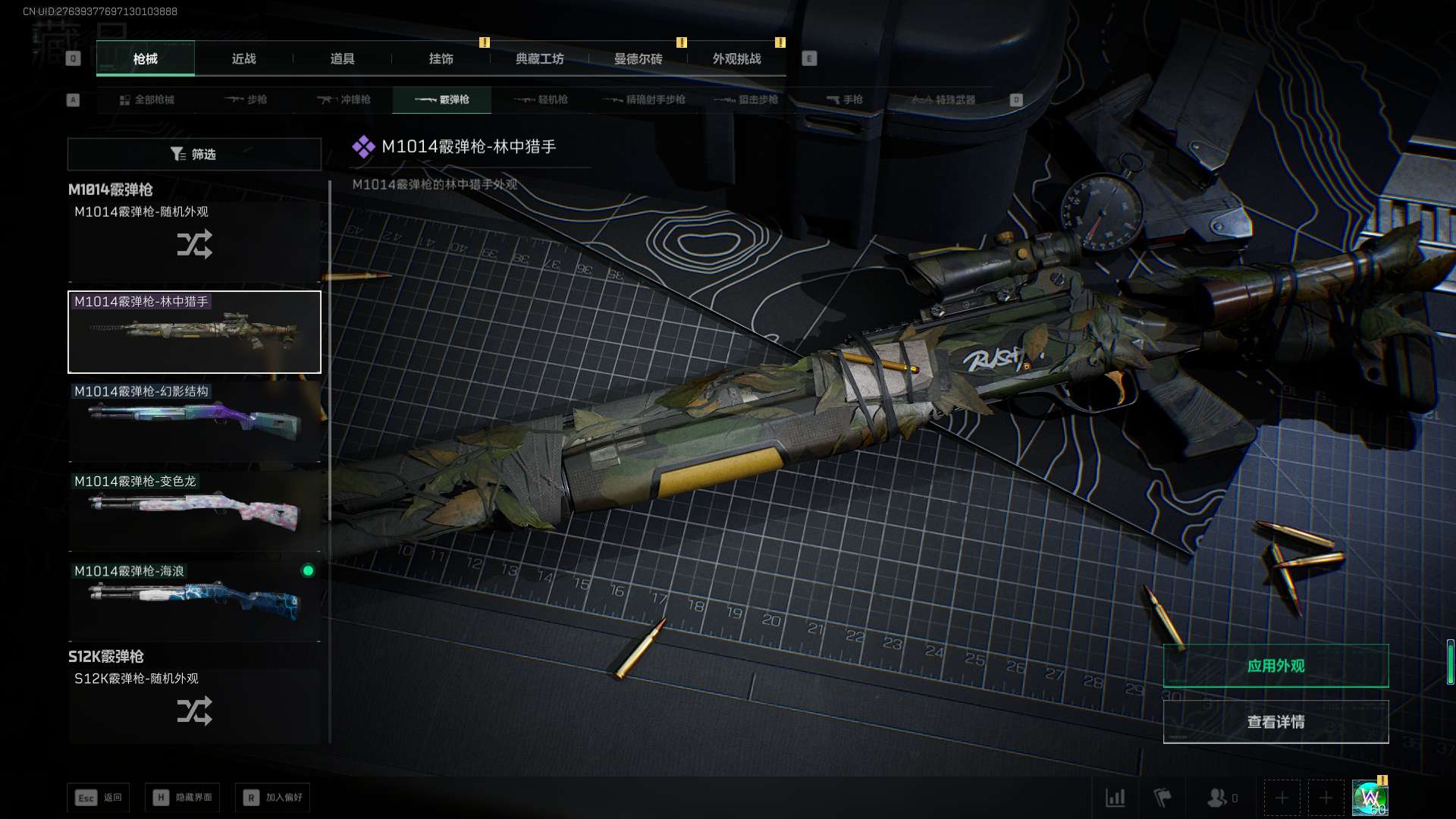
Task: Open the bar chart statistics icon
Action: pos(1116,798)
